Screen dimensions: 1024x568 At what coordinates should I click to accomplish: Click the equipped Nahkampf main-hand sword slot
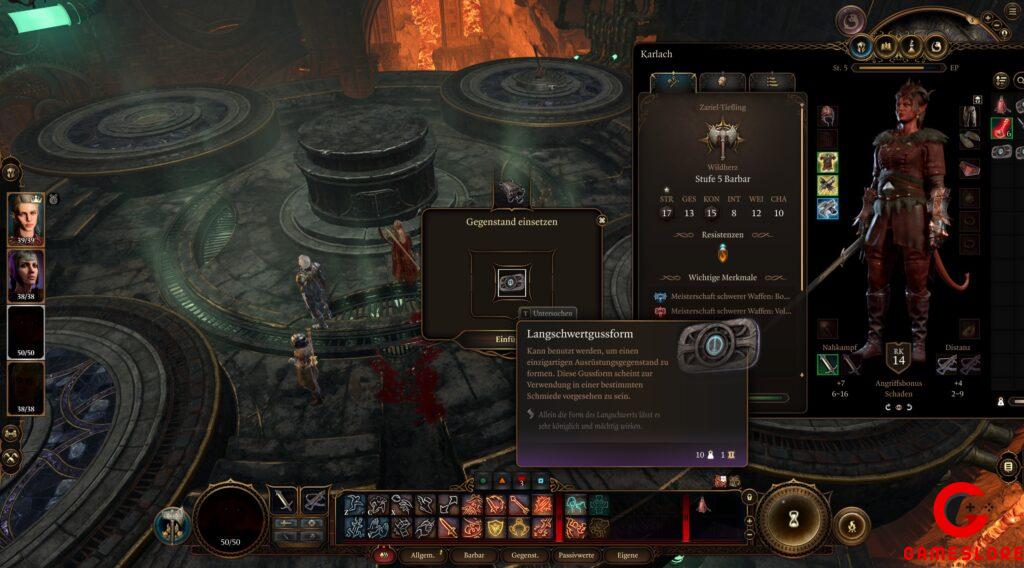click(x=827, y=365)
